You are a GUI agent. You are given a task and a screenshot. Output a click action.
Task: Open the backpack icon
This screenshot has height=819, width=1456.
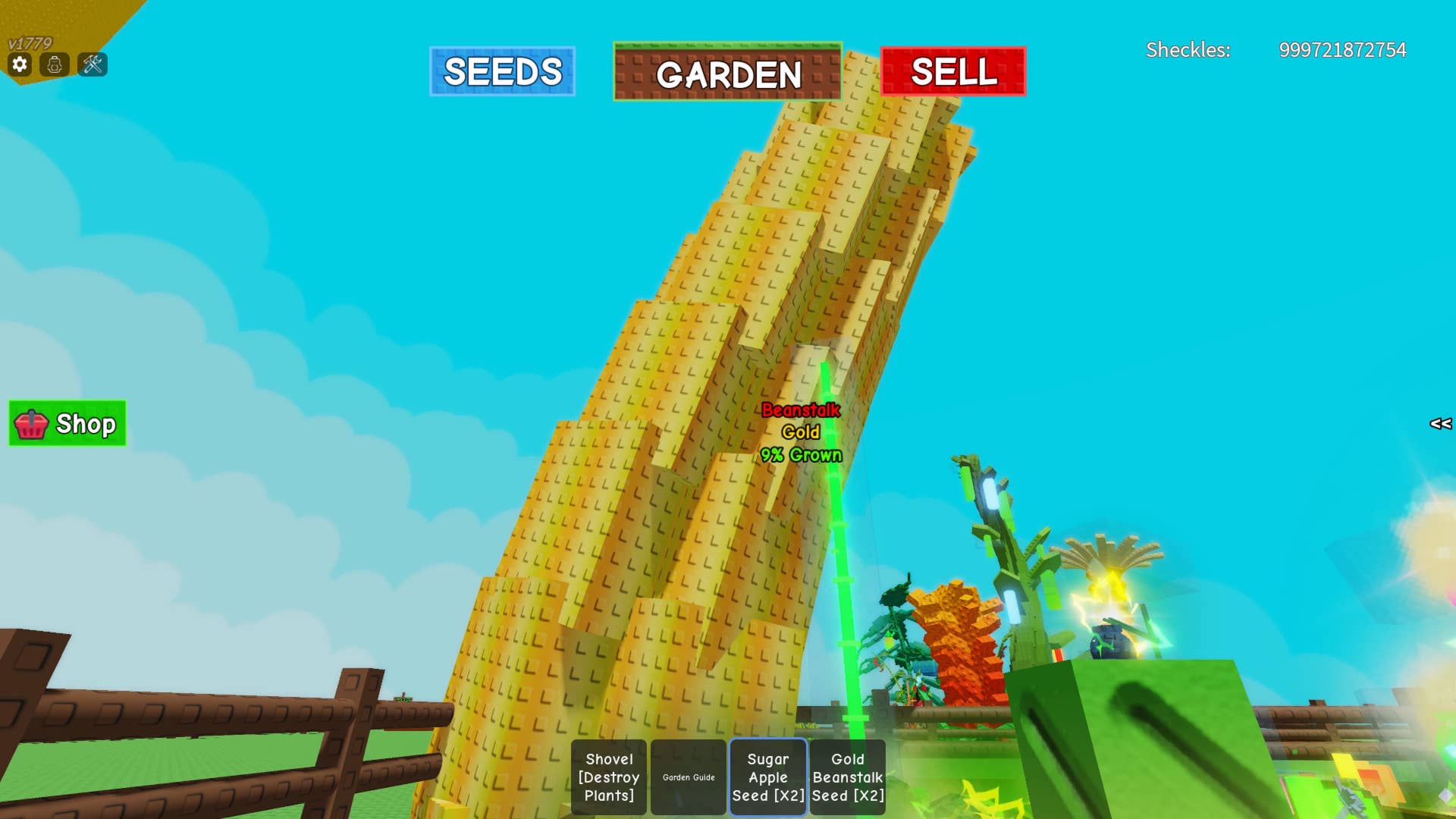55,64
